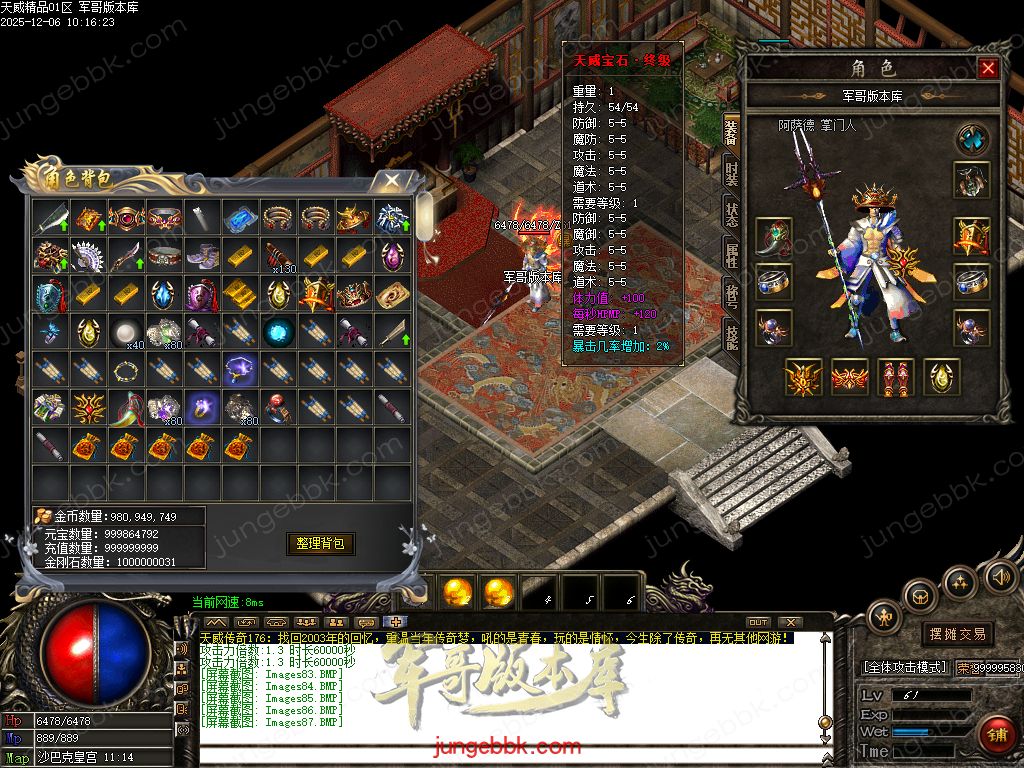Image resolution: width=1024 pixels, height=768 pixels.
Task: Select the red scroll stack of 130
Action: pyautogui.click(x=277, y=255)
